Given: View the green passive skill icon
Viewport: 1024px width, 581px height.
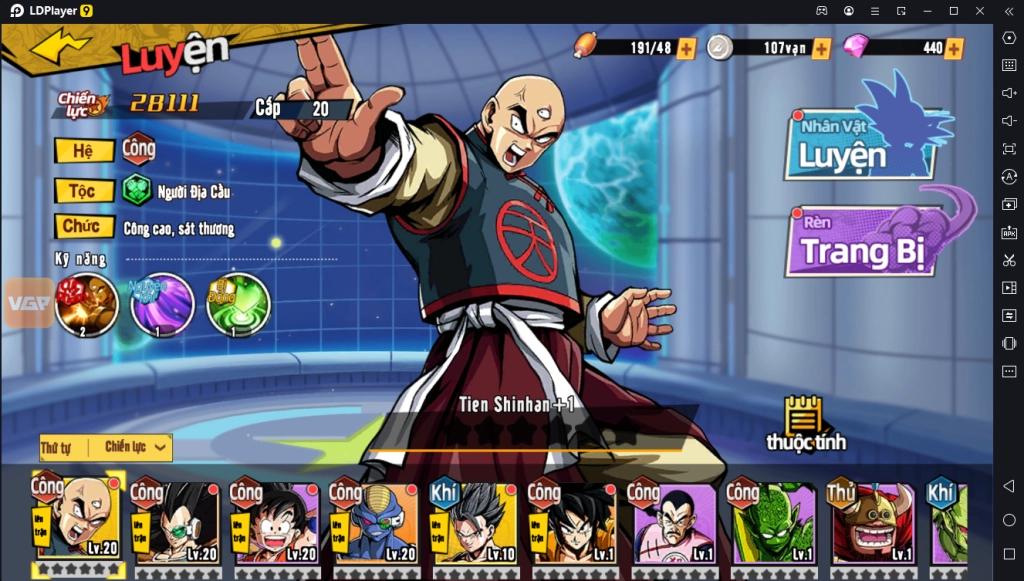Looking at the screenshot, I should click(x=238, y=304).
